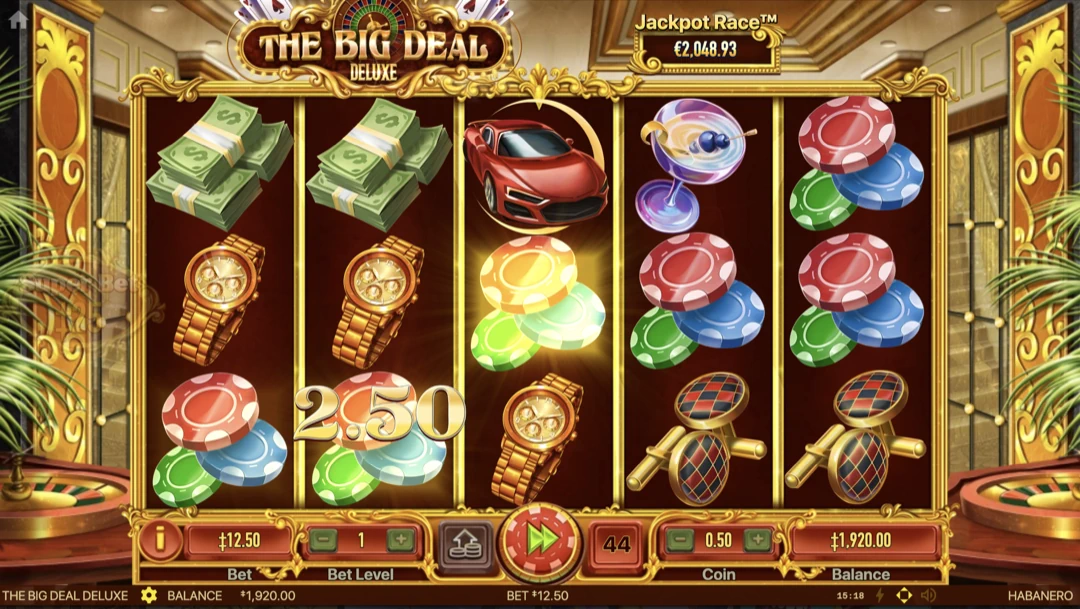Open the settings gear icon
This screenshot has width=1080, height=609.
point(149,595)
